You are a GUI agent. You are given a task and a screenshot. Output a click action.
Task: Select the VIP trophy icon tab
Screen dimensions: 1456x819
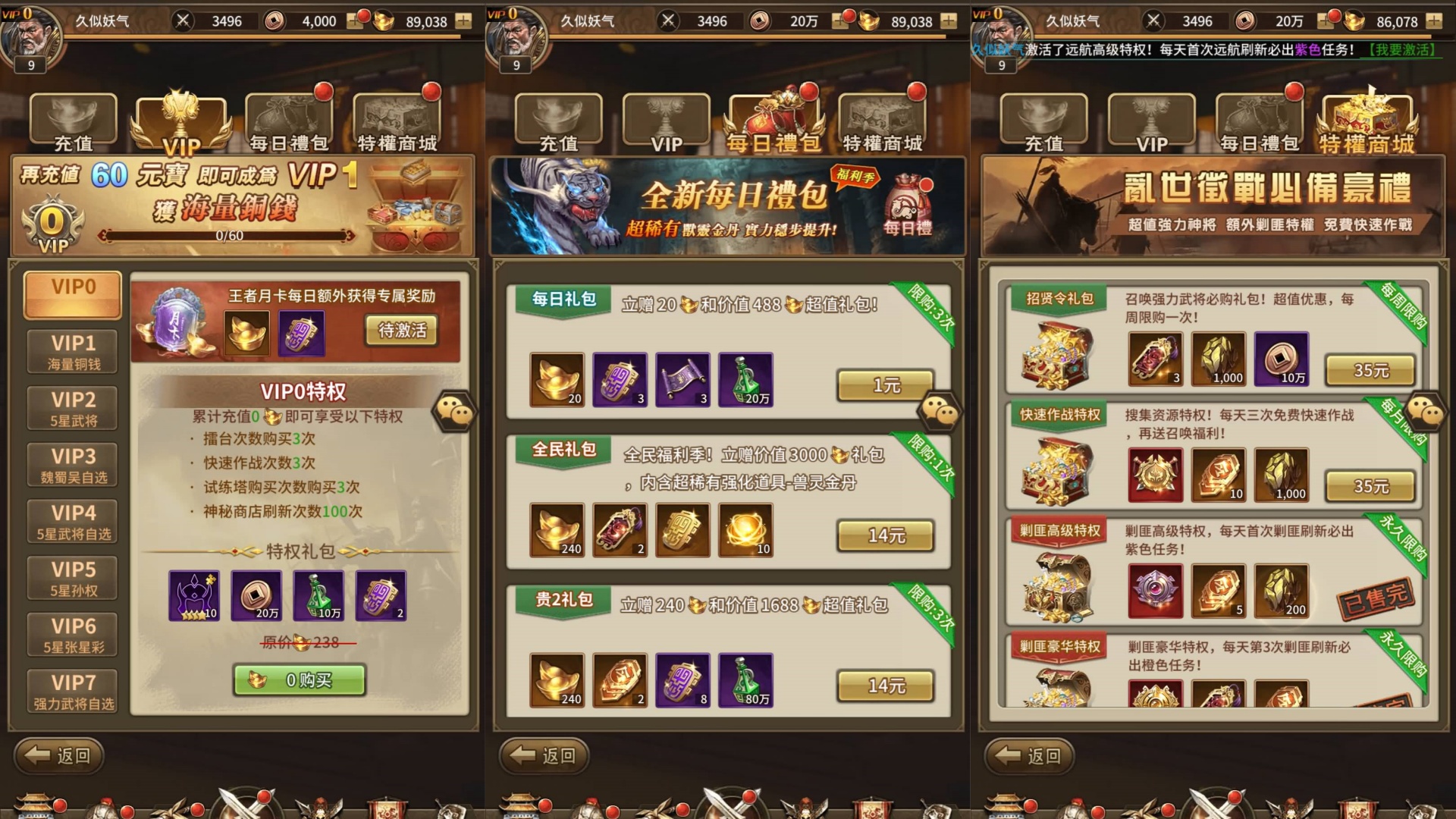[180, 118]
